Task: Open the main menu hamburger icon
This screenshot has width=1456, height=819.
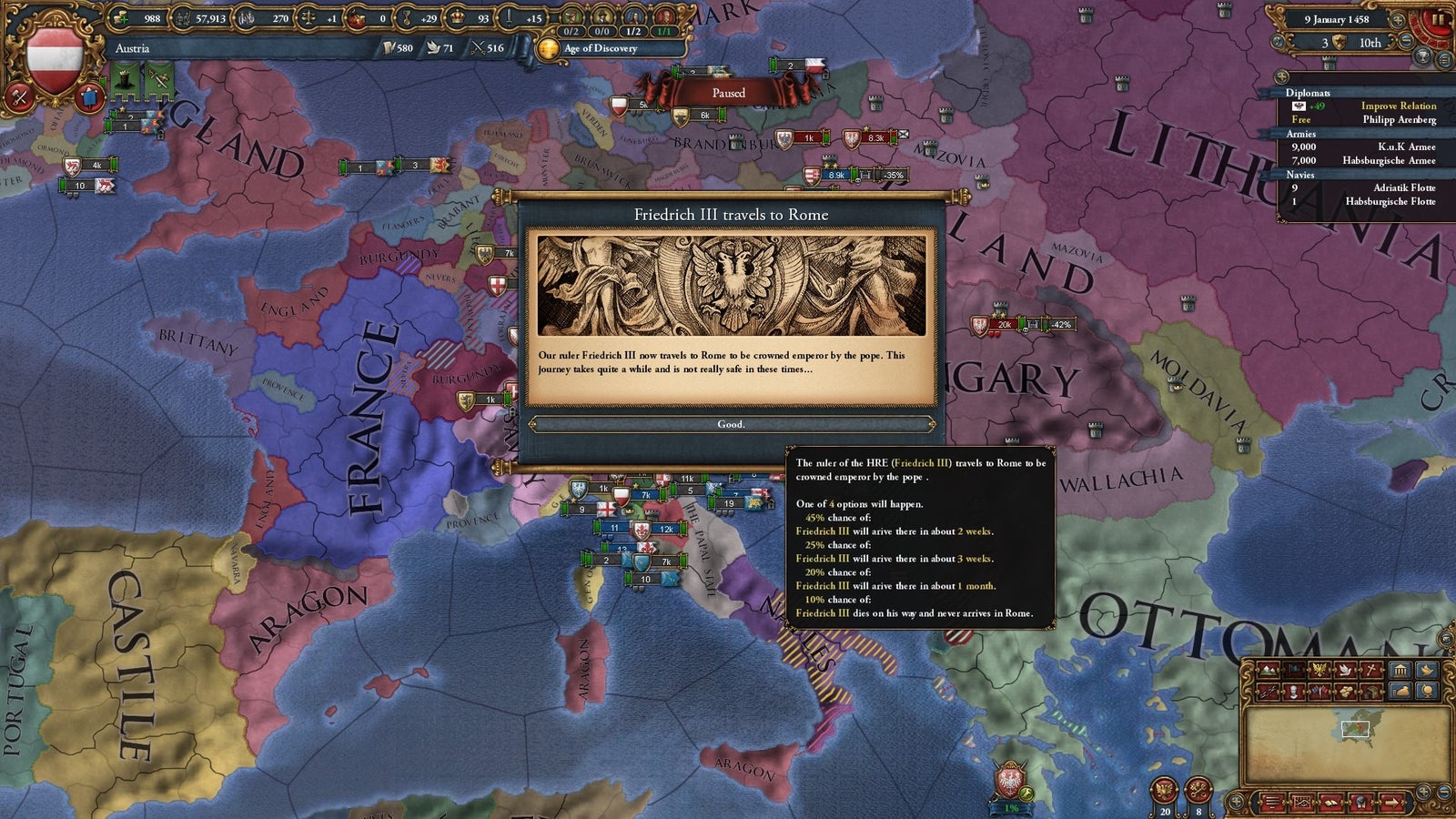Action: [1272, 803]
